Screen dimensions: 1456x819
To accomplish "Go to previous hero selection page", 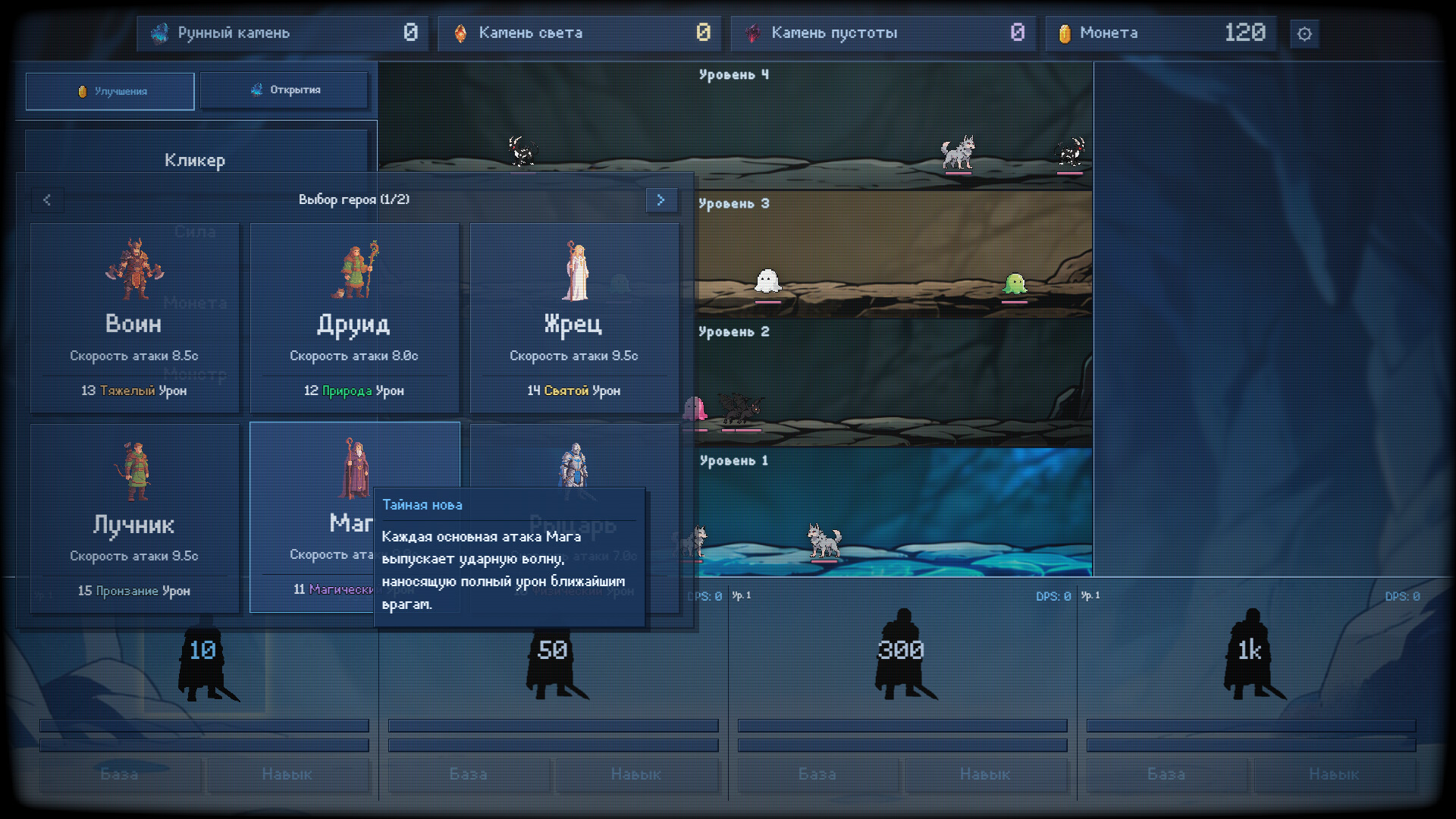I will click(47, 200).
